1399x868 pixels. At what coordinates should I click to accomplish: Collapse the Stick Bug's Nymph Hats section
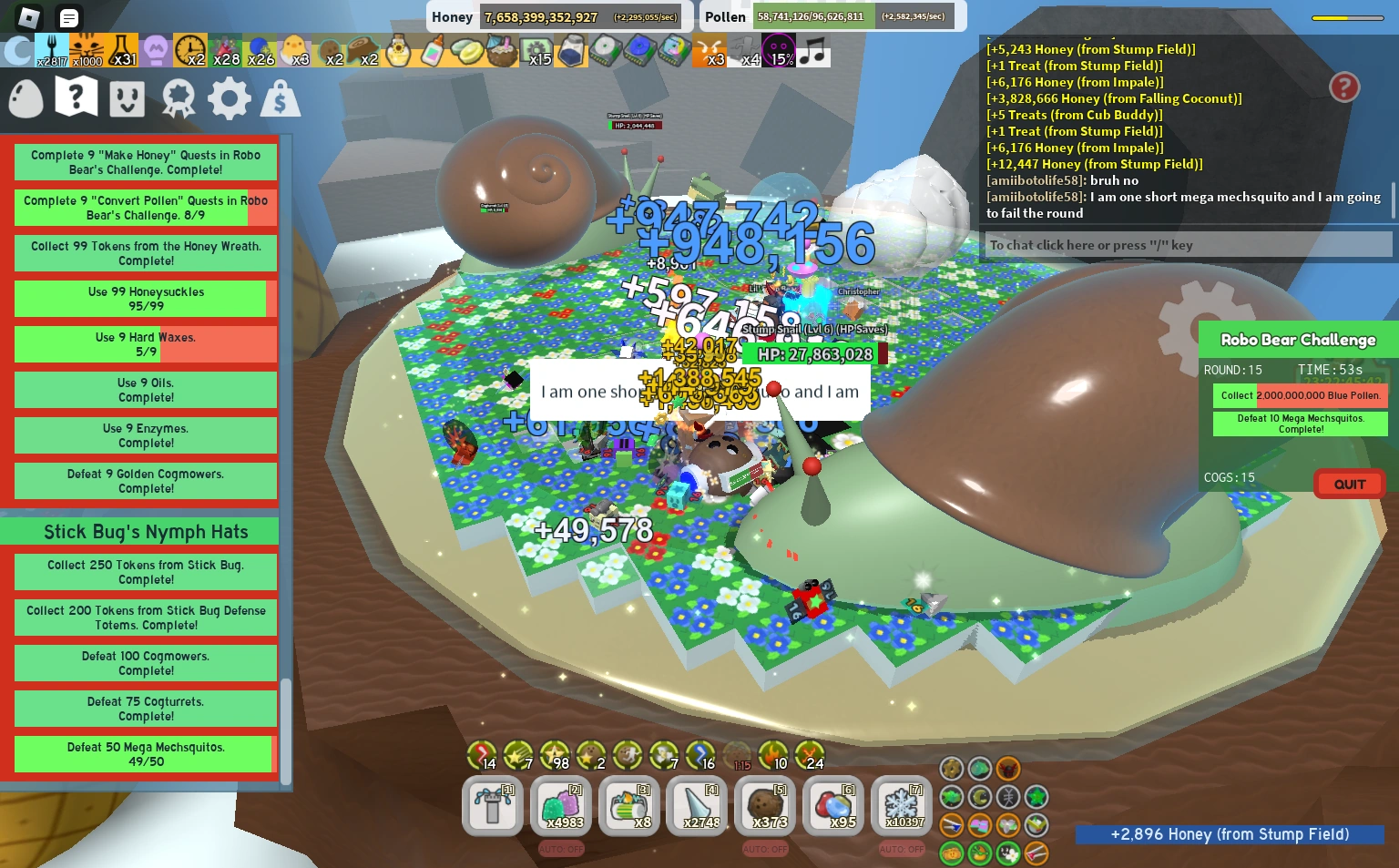pyautogui.click(x=146, y=531)
